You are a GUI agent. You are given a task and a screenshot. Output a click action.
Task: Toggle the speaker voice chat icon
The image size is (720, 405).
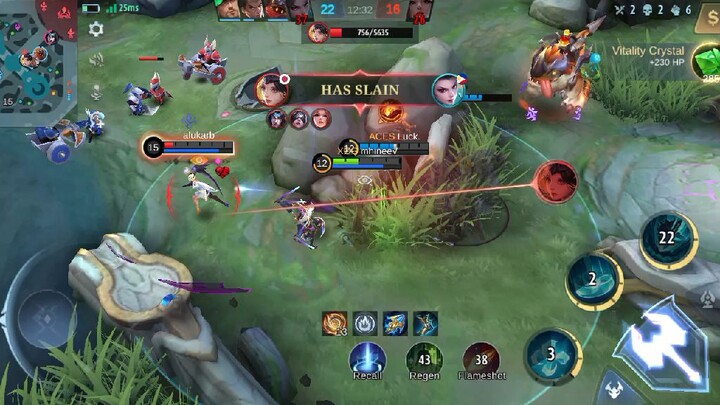(x=96, y=60)
